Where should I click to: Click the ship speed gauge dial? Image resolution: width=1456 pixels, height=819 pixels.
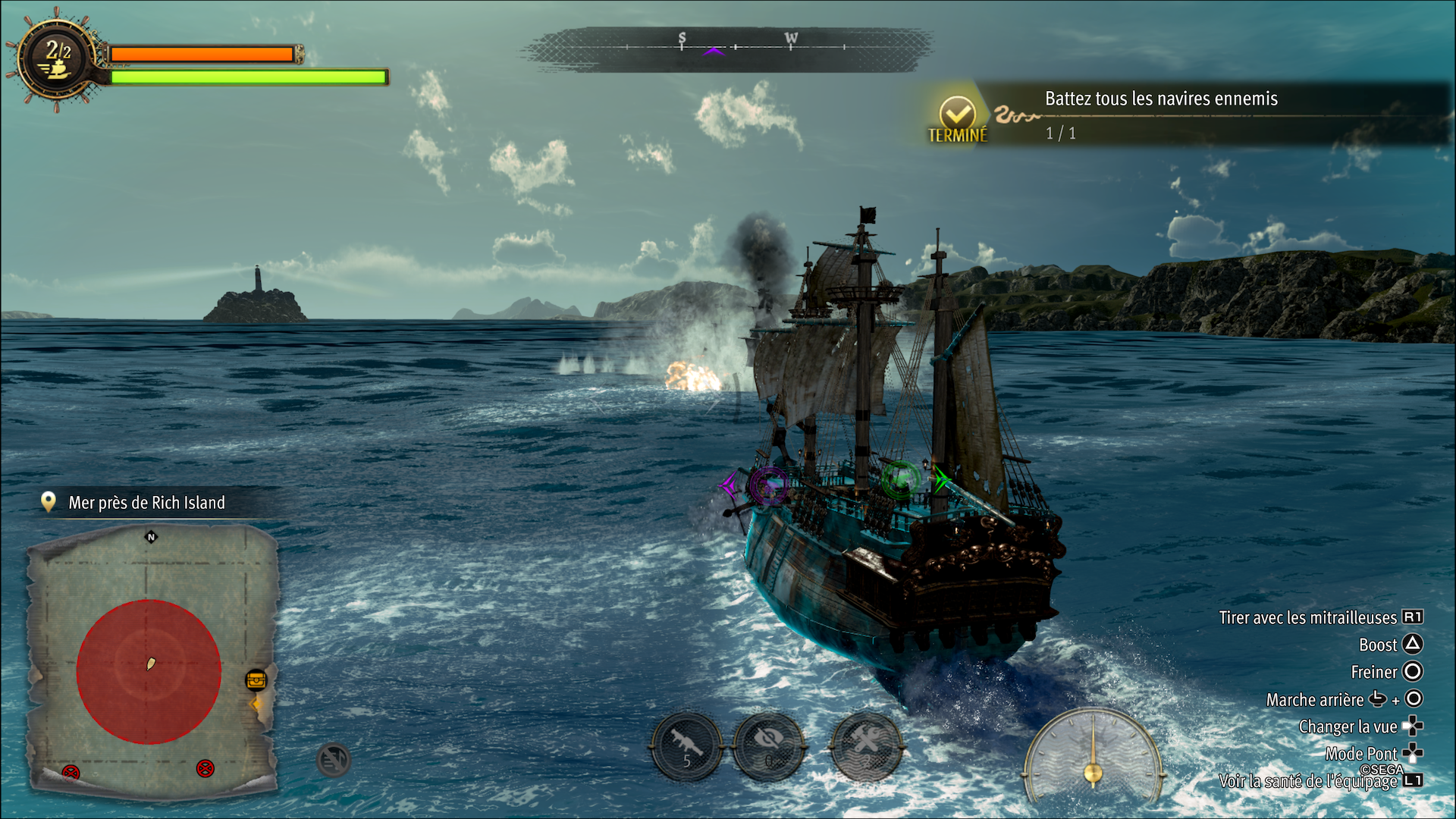[1093, 755]
